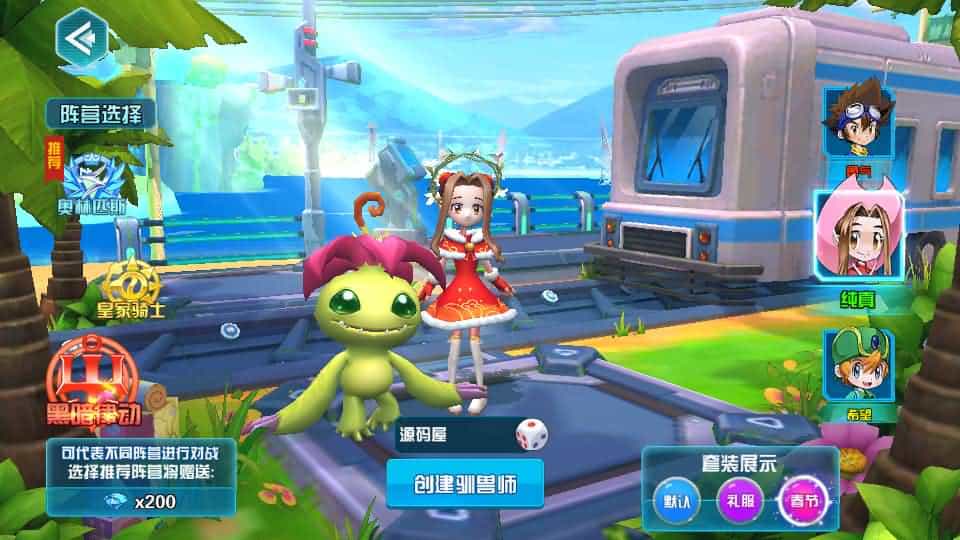Preview the 春节 Spring Festival outfit
The width and height of the screenshot is (960, 540).
pos(801,499)
